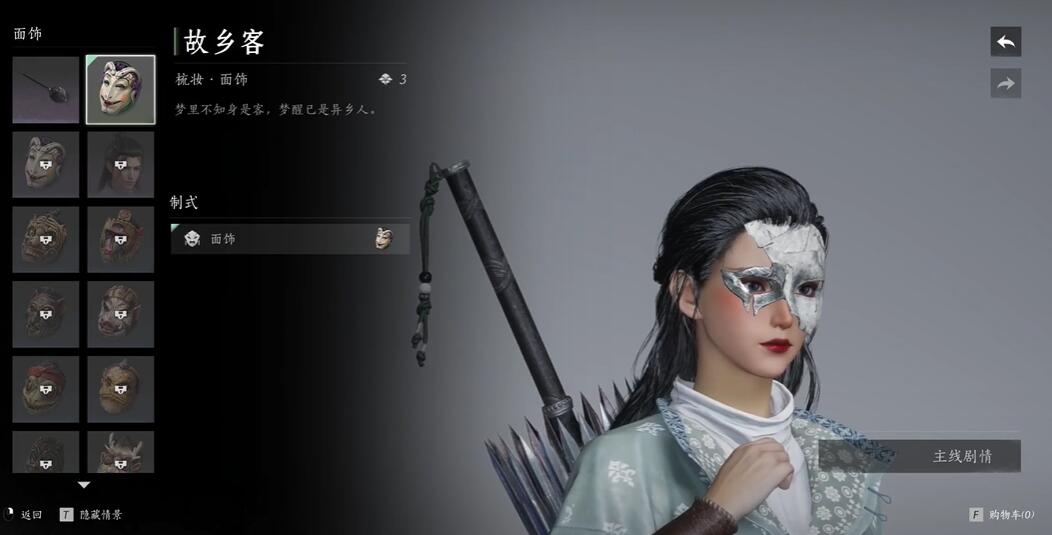Pick the locked long-haired man face item
Screen dimensions: 1052x535
(x=120, y=164)
